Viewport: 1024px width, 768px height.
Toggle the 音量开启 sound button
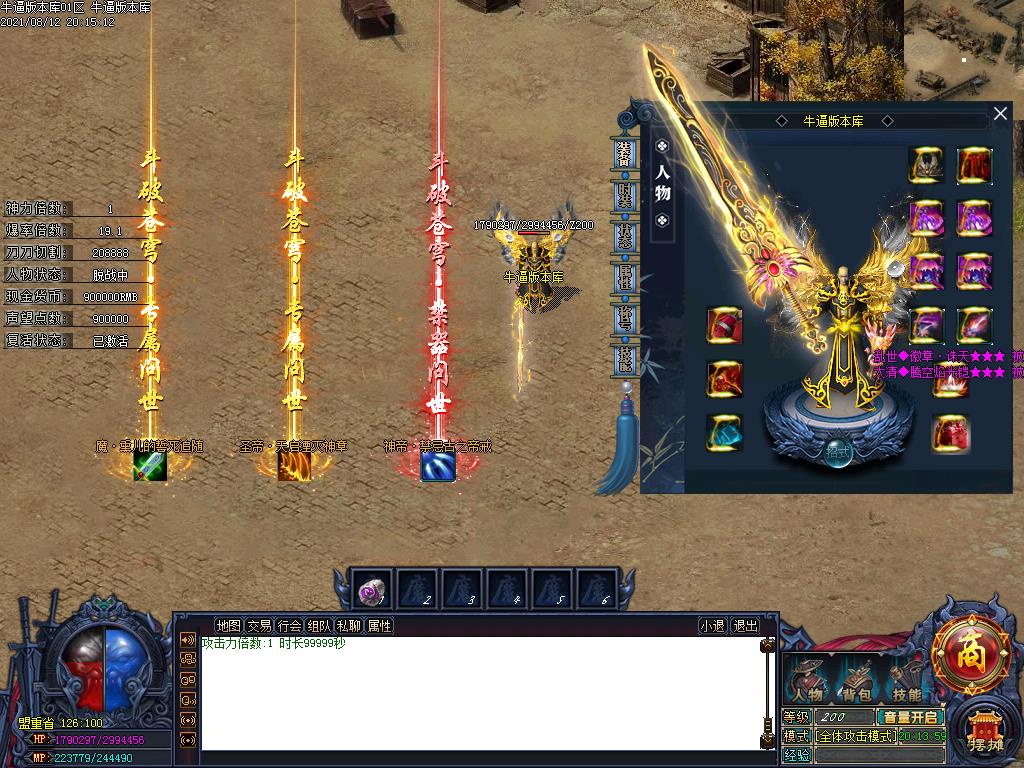[x=910, y=717]
